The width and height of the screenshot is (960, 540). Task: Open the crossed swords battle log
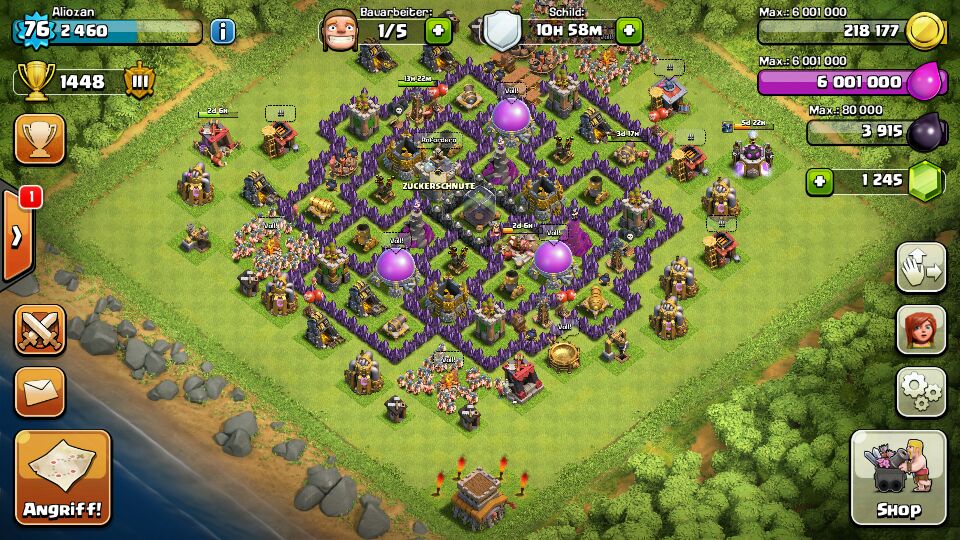(x=40, y=330)
